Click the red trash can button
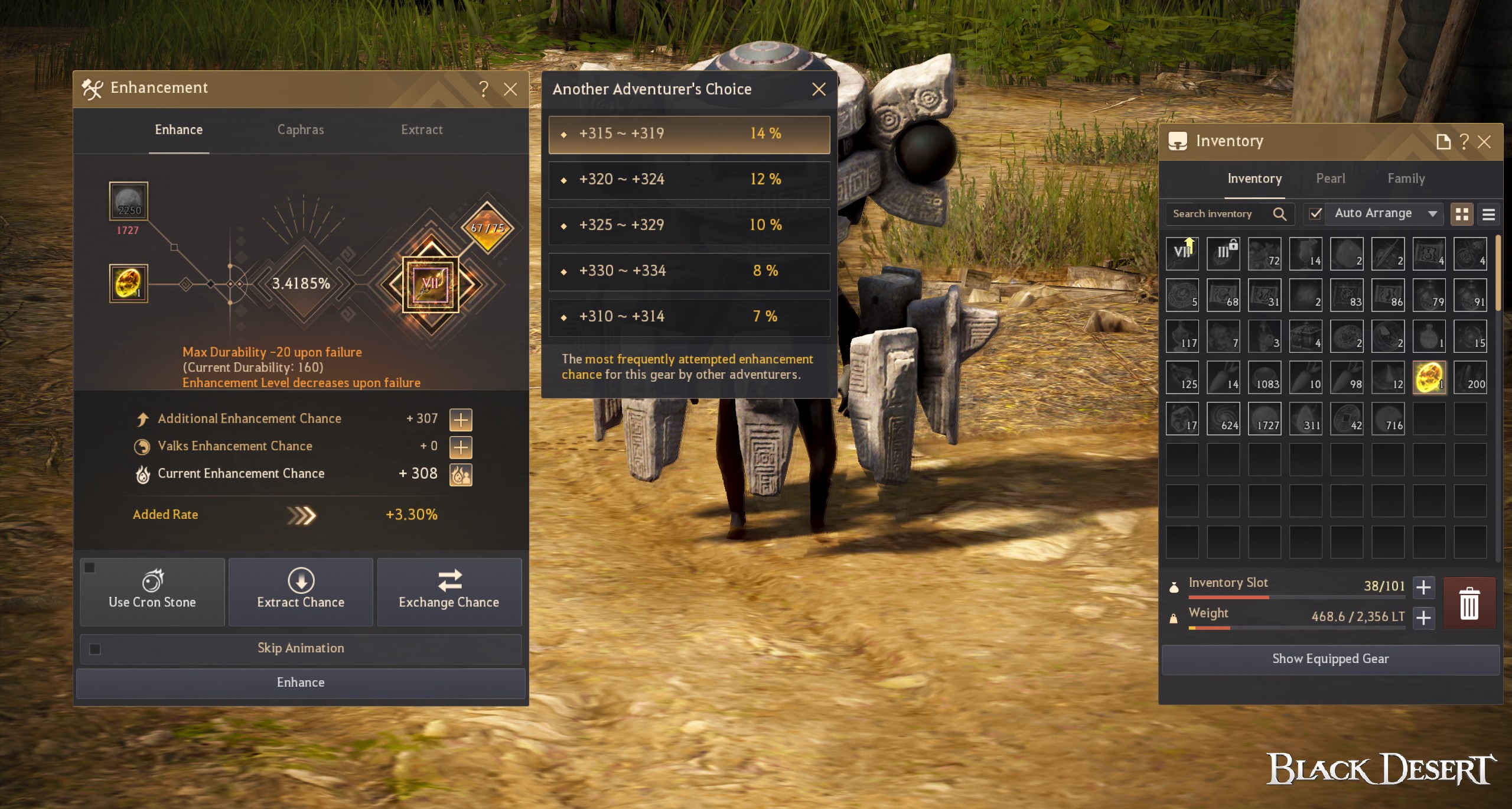 click(x=1469, y=603)
